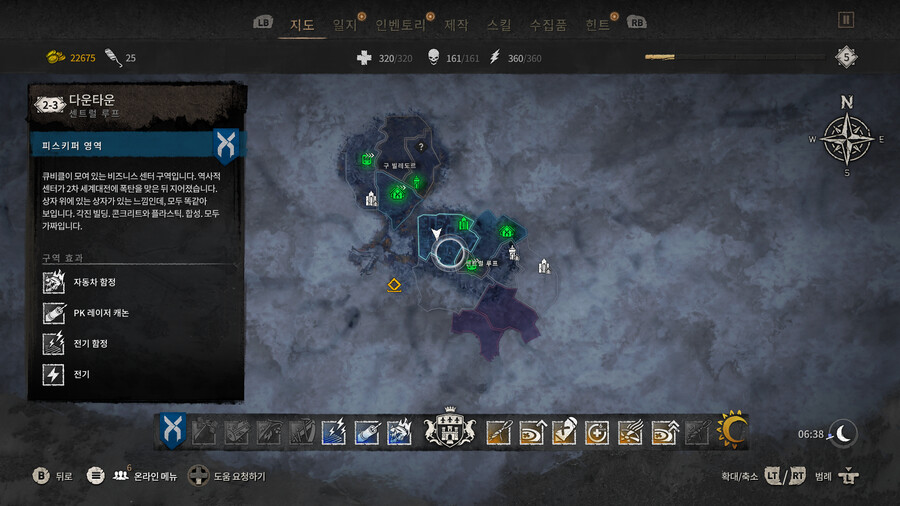Screen dimensions: 900x506
Task: Select the 제작 (Crafting) tab
Action: coord(456,23)
